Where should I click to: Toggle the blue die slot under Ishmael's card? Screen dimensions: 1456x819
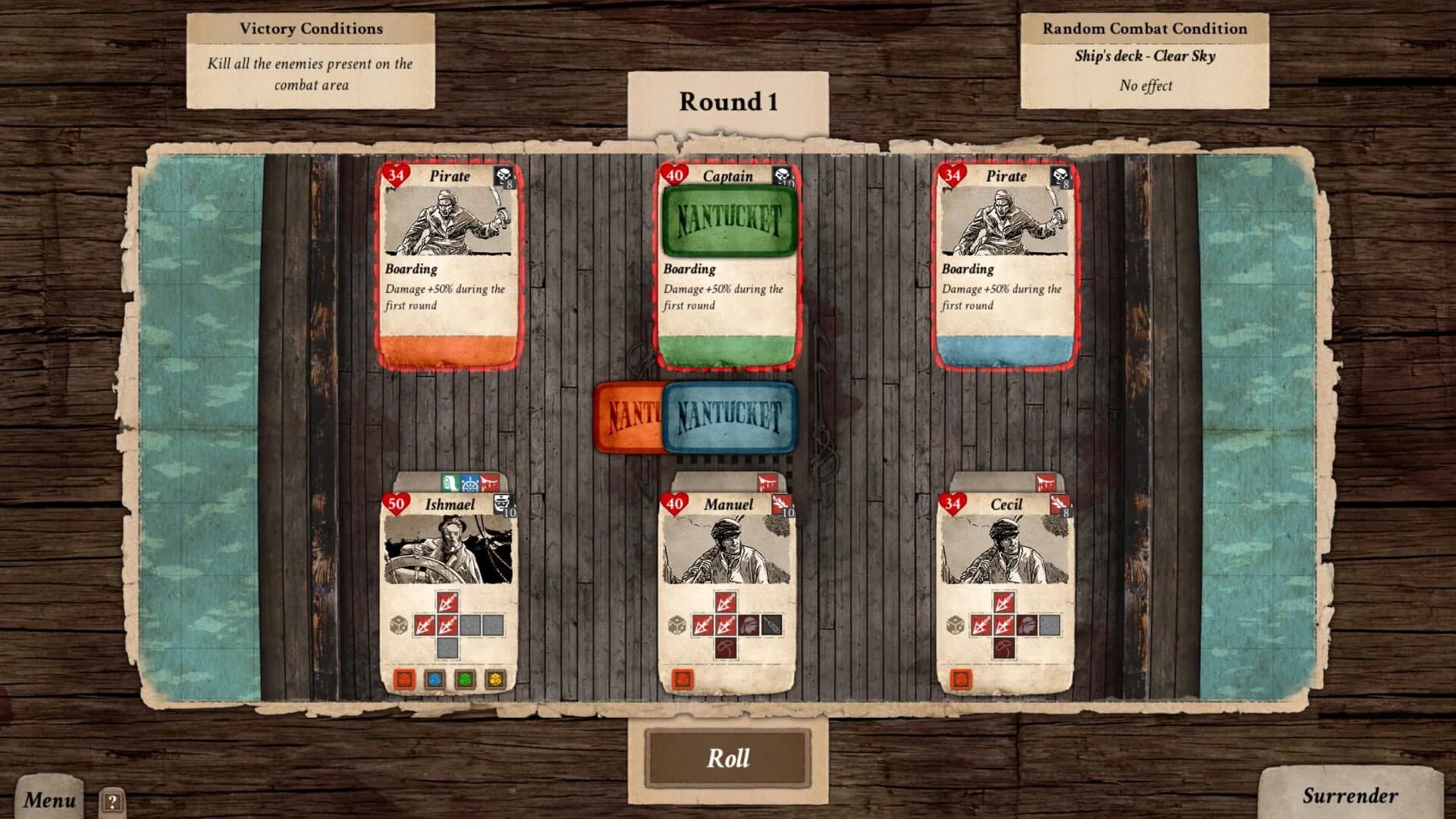click(x=435, y=679)
